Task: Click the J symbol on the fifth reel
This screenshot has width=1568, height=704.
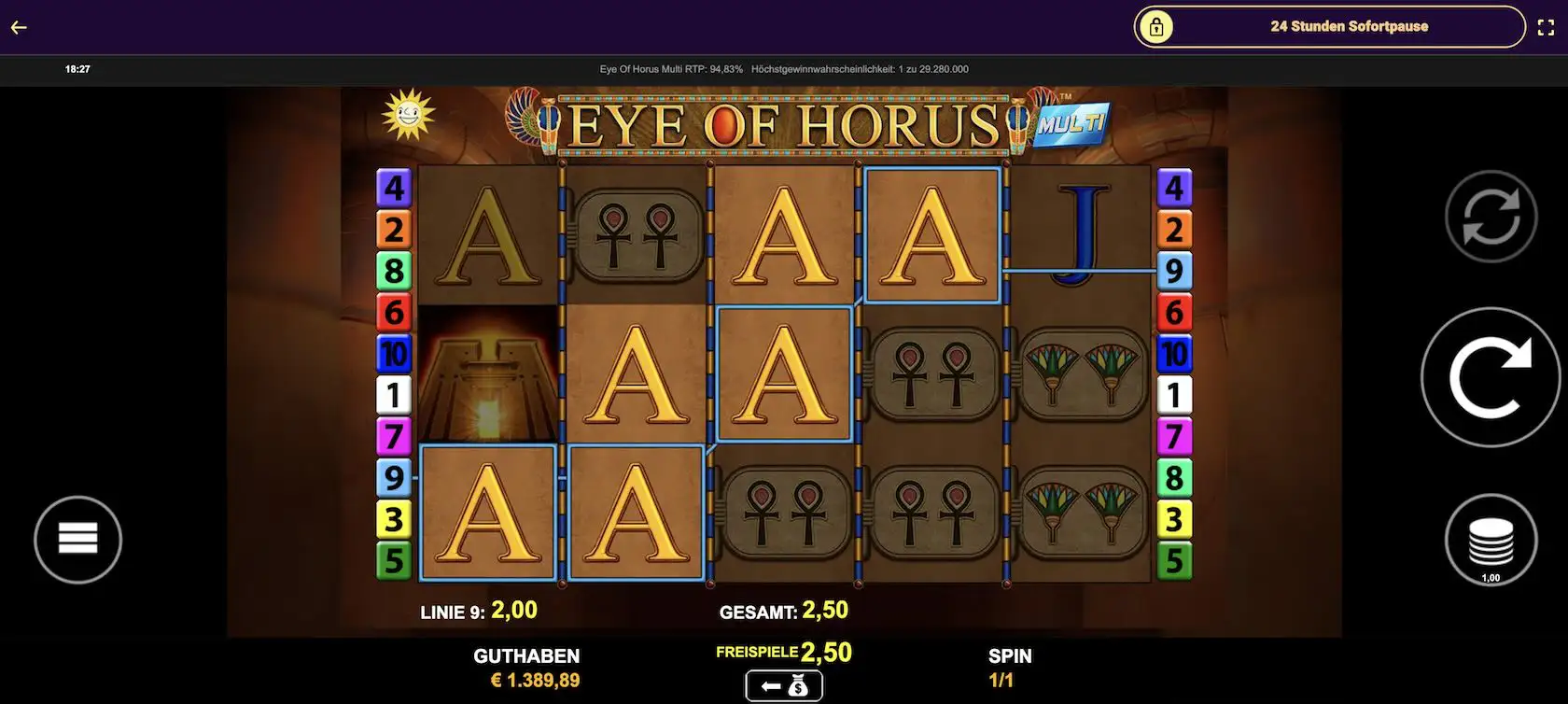Action: click(x=1082, y=233)
